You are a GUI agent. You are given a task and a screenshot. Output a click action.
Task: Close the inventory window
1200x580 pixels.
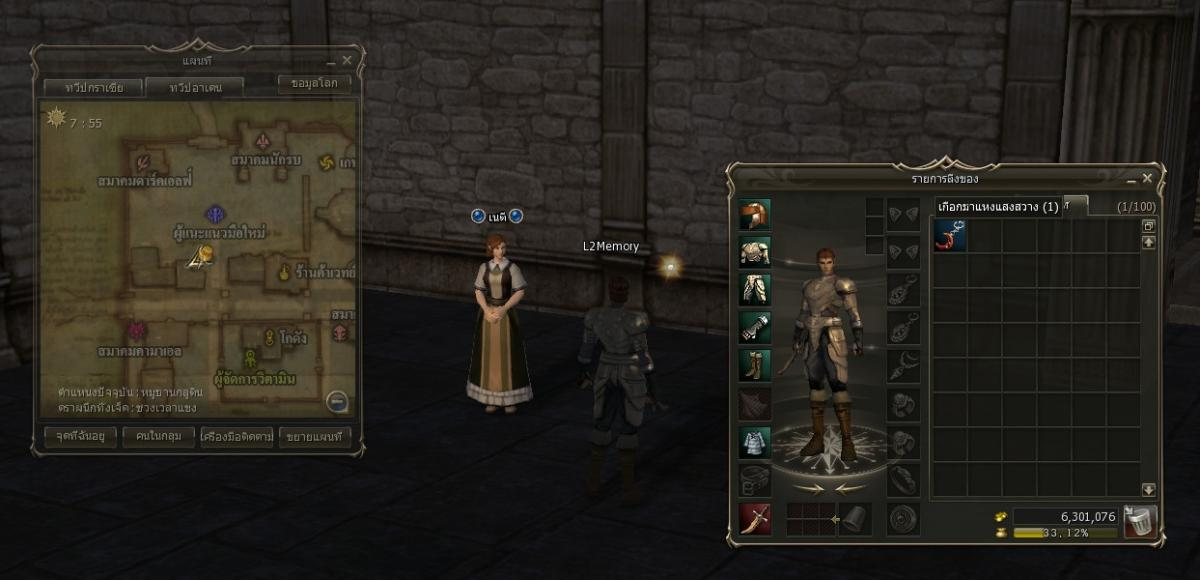[1147, 178]
